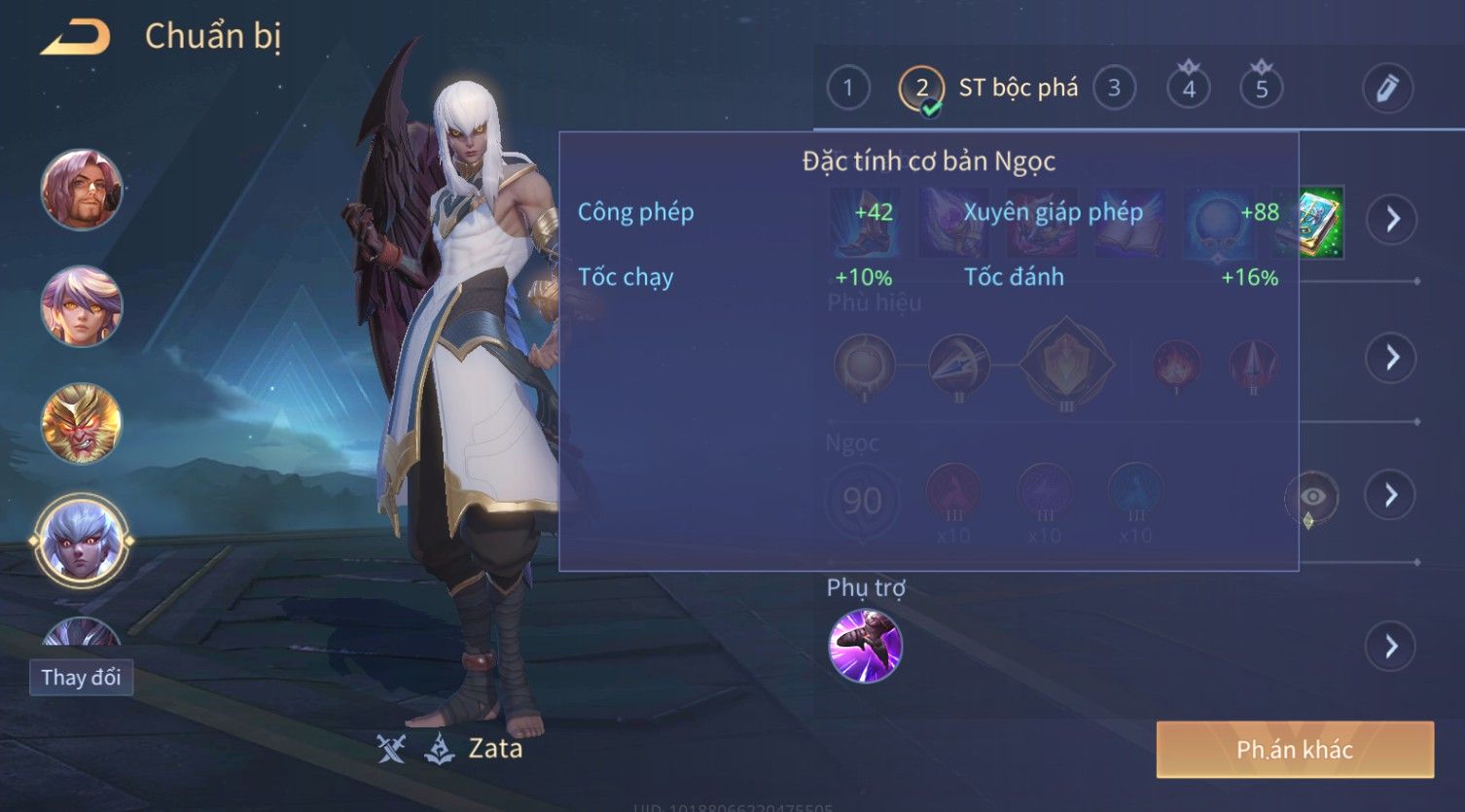This screenshot has width=1465, height=812.
Task: Open the Ngọc rune settings arrow
Action: (1392, 496)
